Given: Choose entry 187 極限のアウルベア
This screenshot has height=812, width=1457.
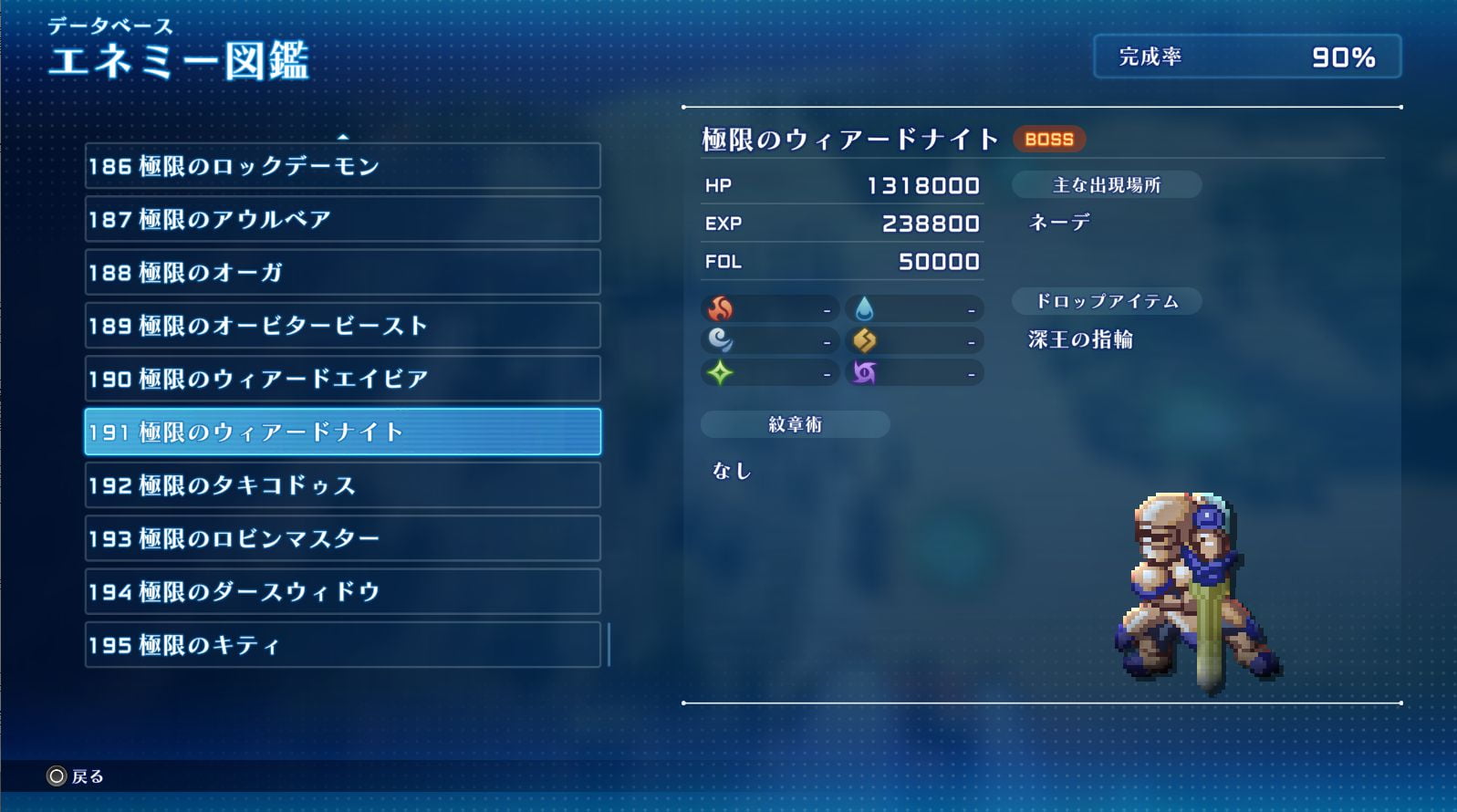Looking at the screenshot, I should [x=342, y=219].
